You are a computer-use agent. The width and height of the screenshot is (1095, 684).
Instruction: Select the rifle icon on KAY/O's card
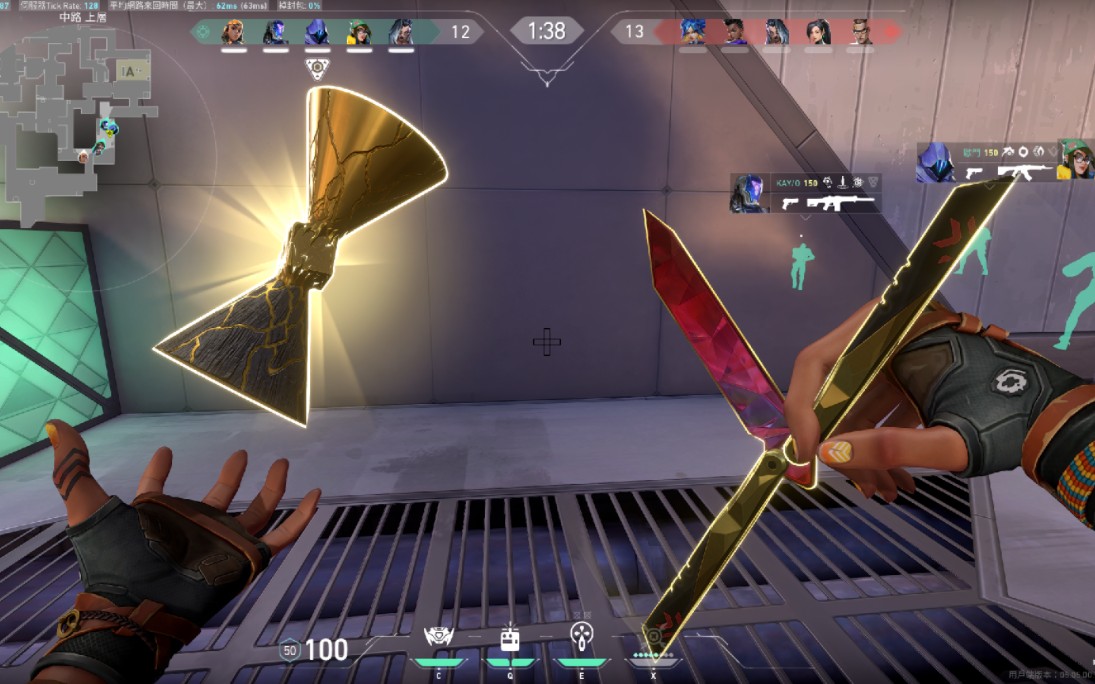[840, 203]
